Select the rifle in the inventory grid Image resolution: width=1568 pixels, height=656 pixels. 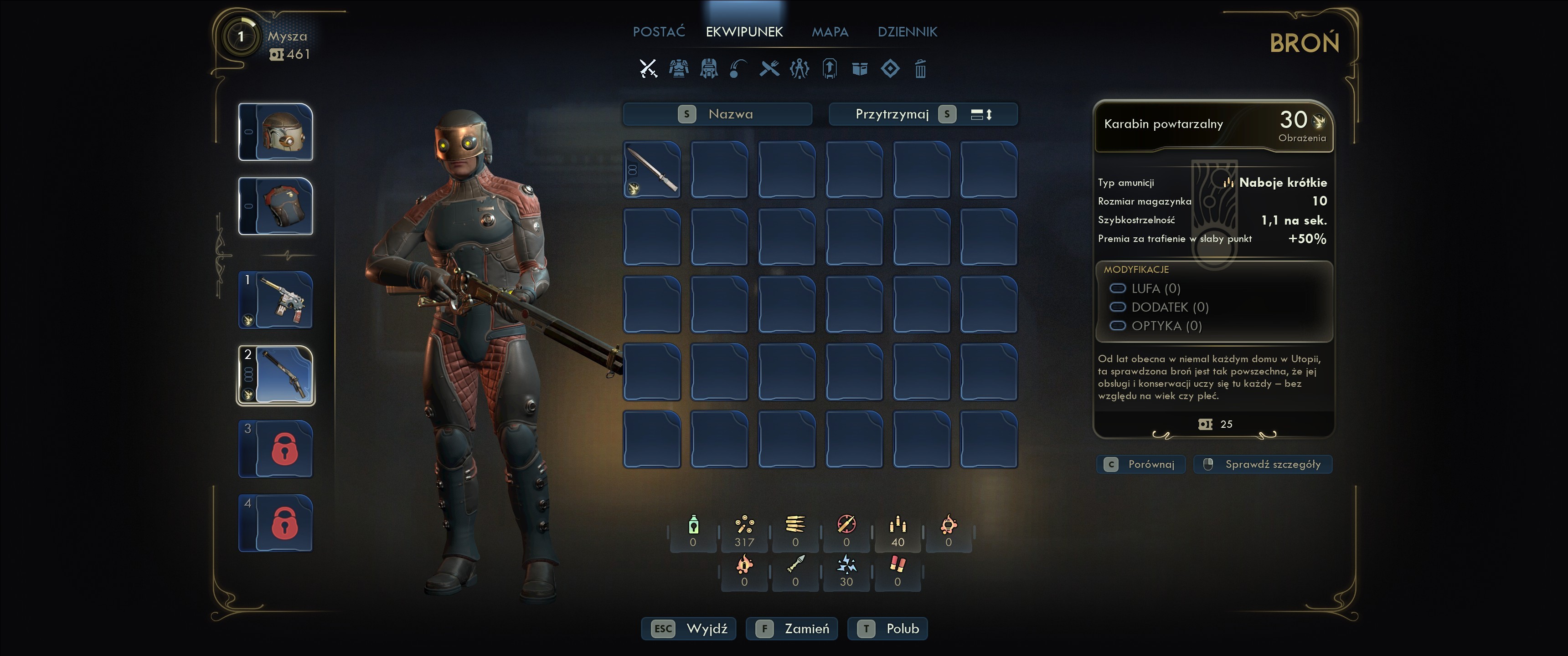[x=652, y=169]
